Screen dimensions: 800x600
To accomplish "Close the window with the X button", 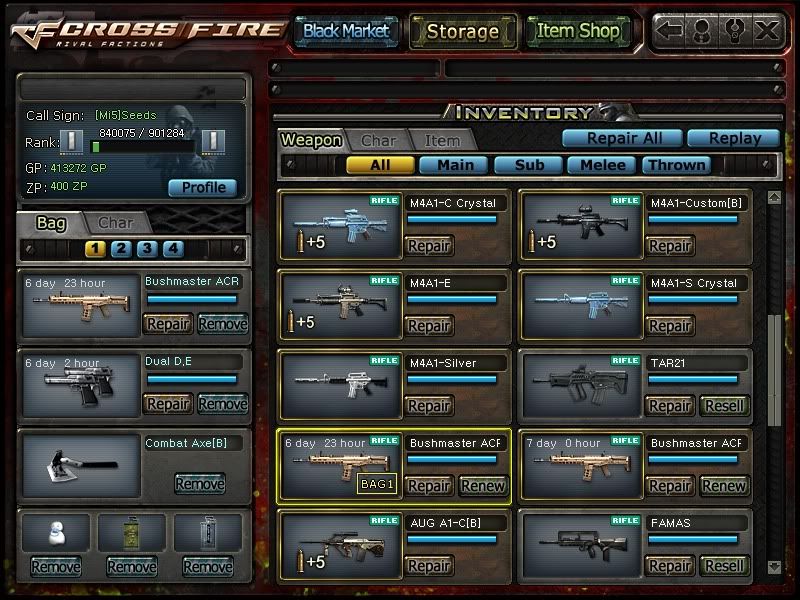I will tap(767, 30).
